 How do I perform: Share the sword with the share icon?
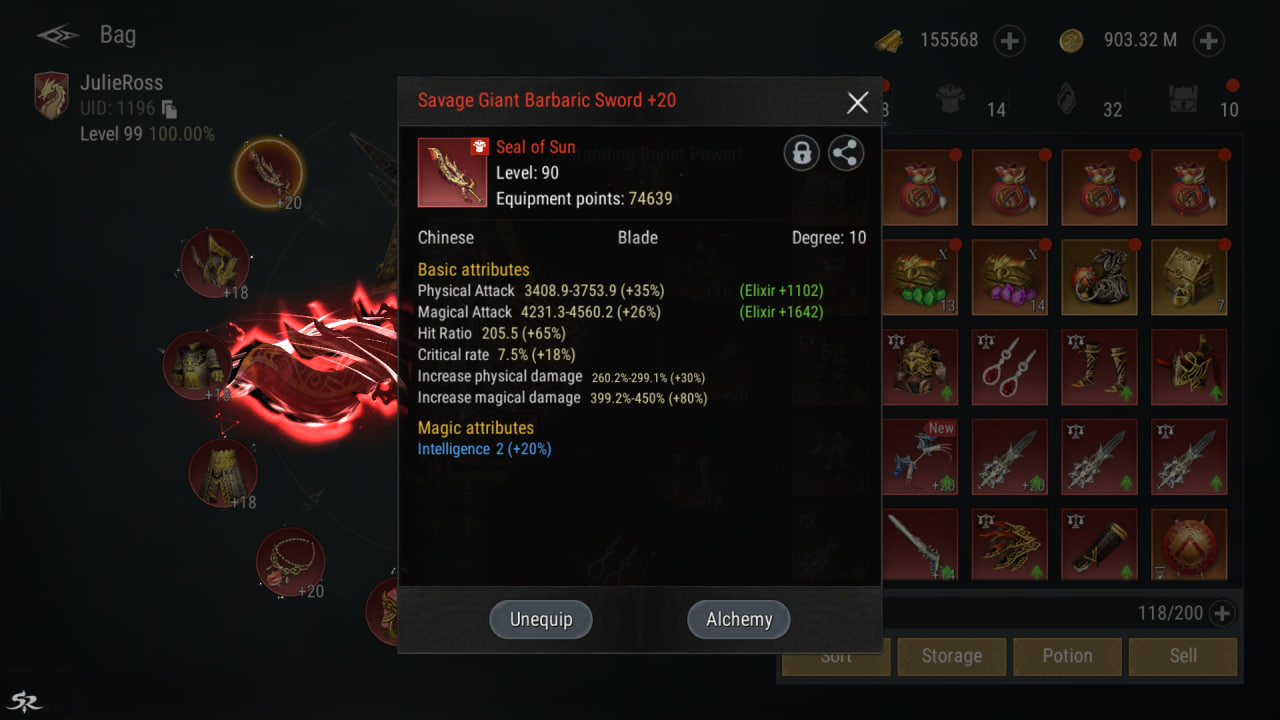(x=846, y=153)
